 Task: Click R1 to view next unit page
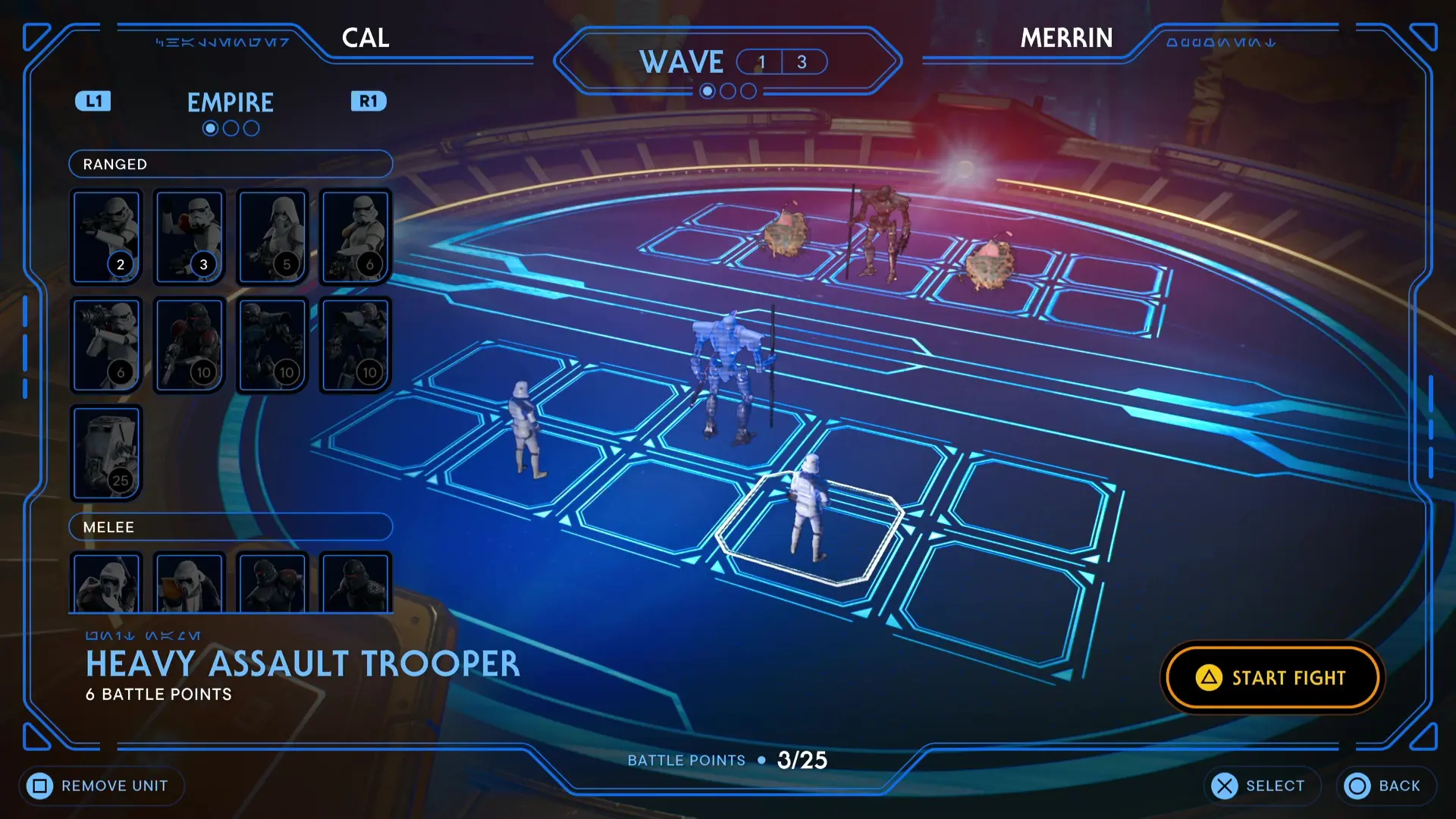(369, 101)
